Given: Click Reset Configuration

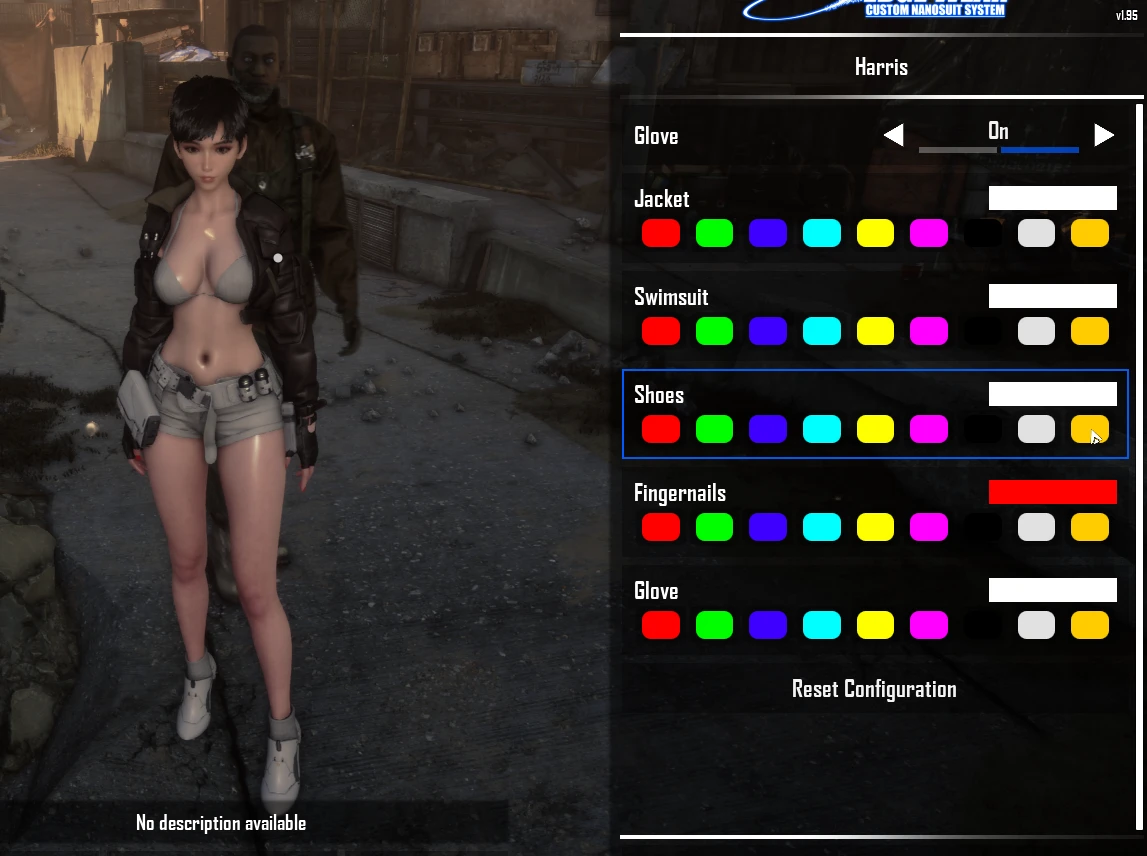Looking at the screenshot, I should pos(874,689).
